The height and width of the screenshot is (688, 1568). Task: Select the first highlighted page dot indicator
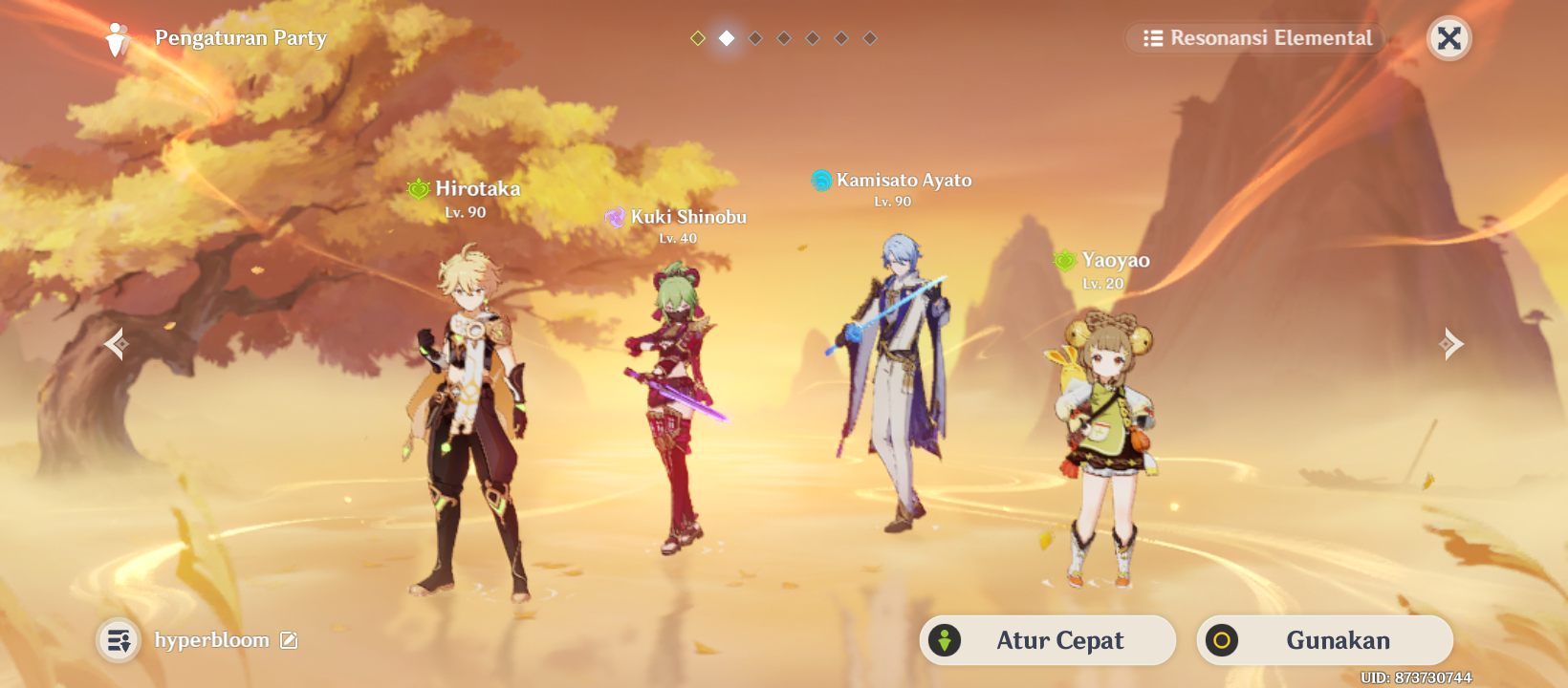(x=697, y=38)
